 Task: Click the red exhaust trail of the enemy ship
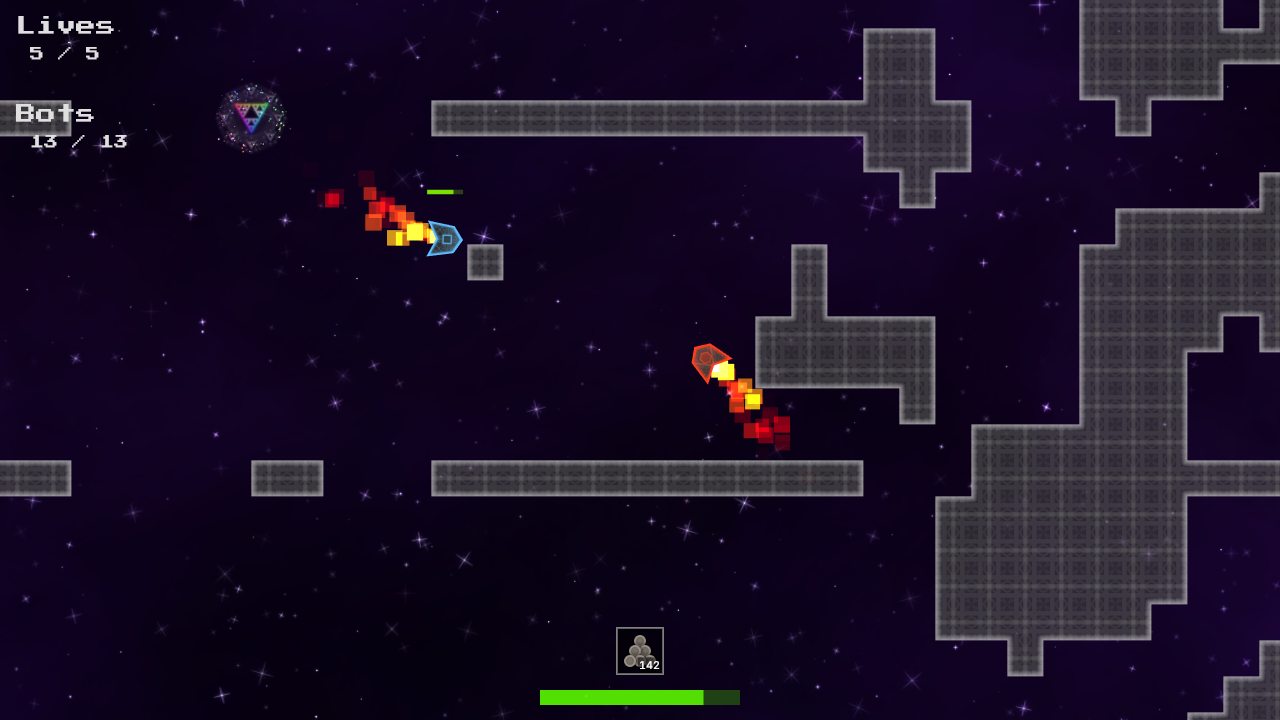click(760, 430)
